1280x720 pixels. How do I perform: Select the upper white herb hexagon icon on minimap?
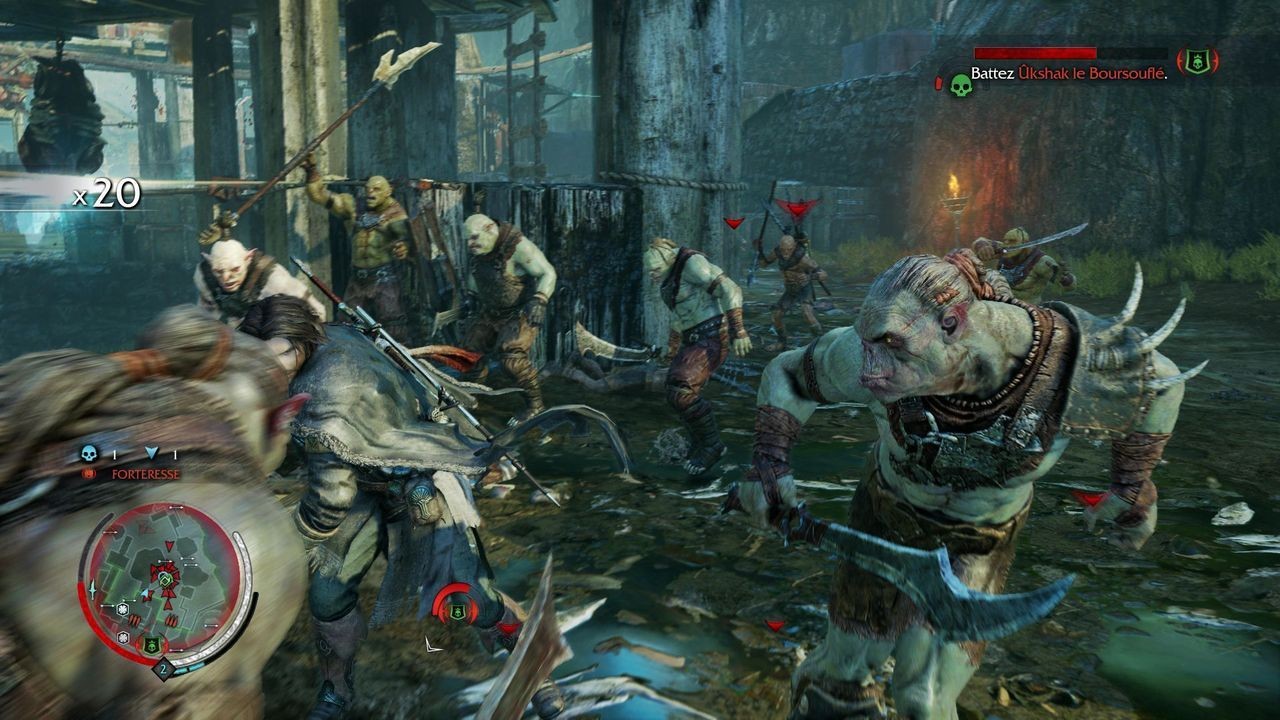coord(124,609)
